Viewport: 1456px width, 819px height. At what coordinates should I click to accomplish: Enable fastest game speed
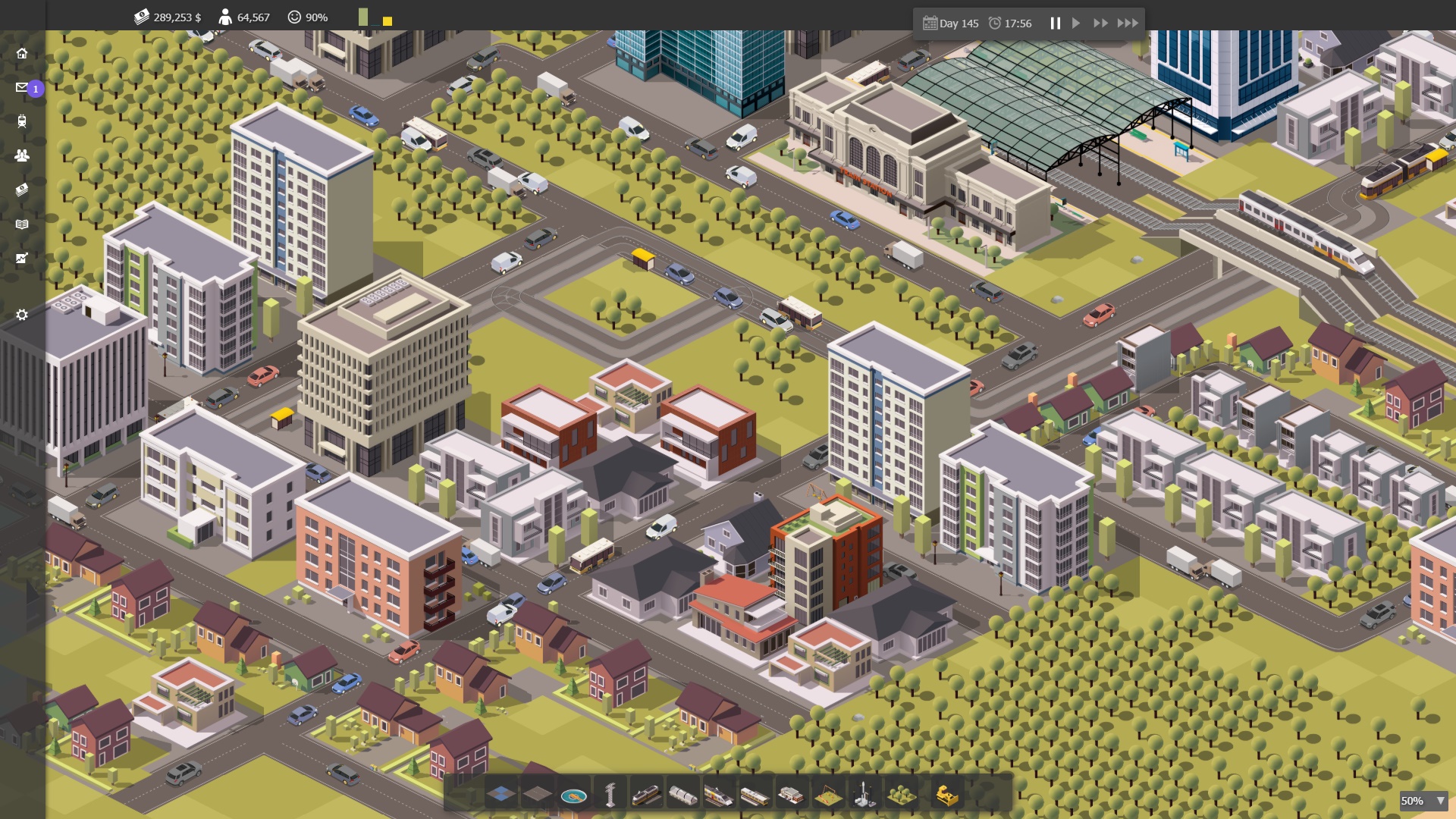point(1128,23)
